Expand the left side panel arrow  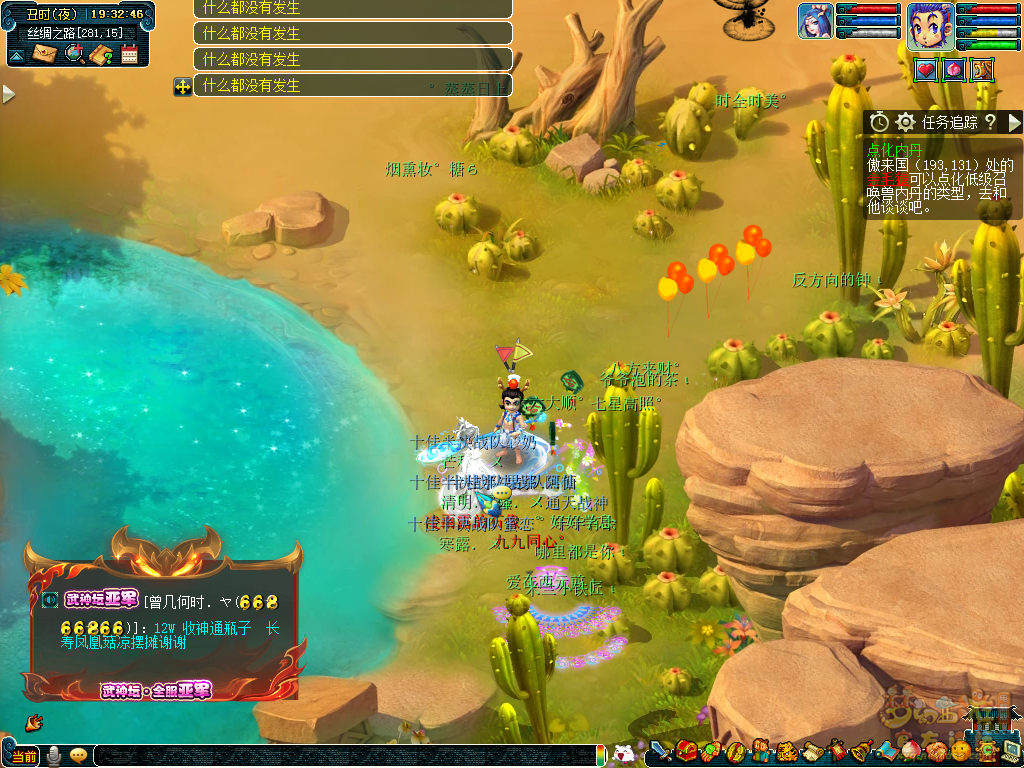click(x=8, y=94)
